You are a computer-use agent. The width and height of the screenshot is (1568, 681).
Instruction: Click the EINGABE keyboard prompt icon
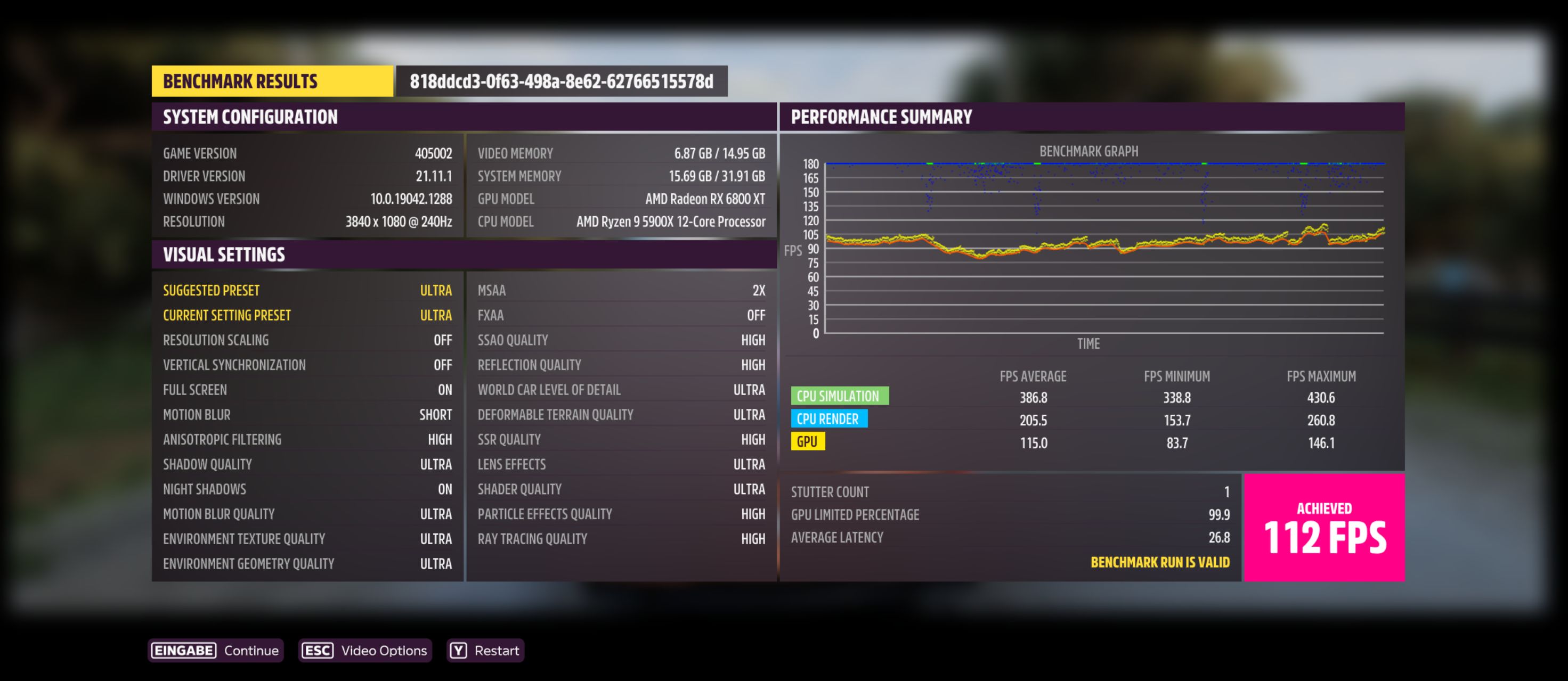183,650
